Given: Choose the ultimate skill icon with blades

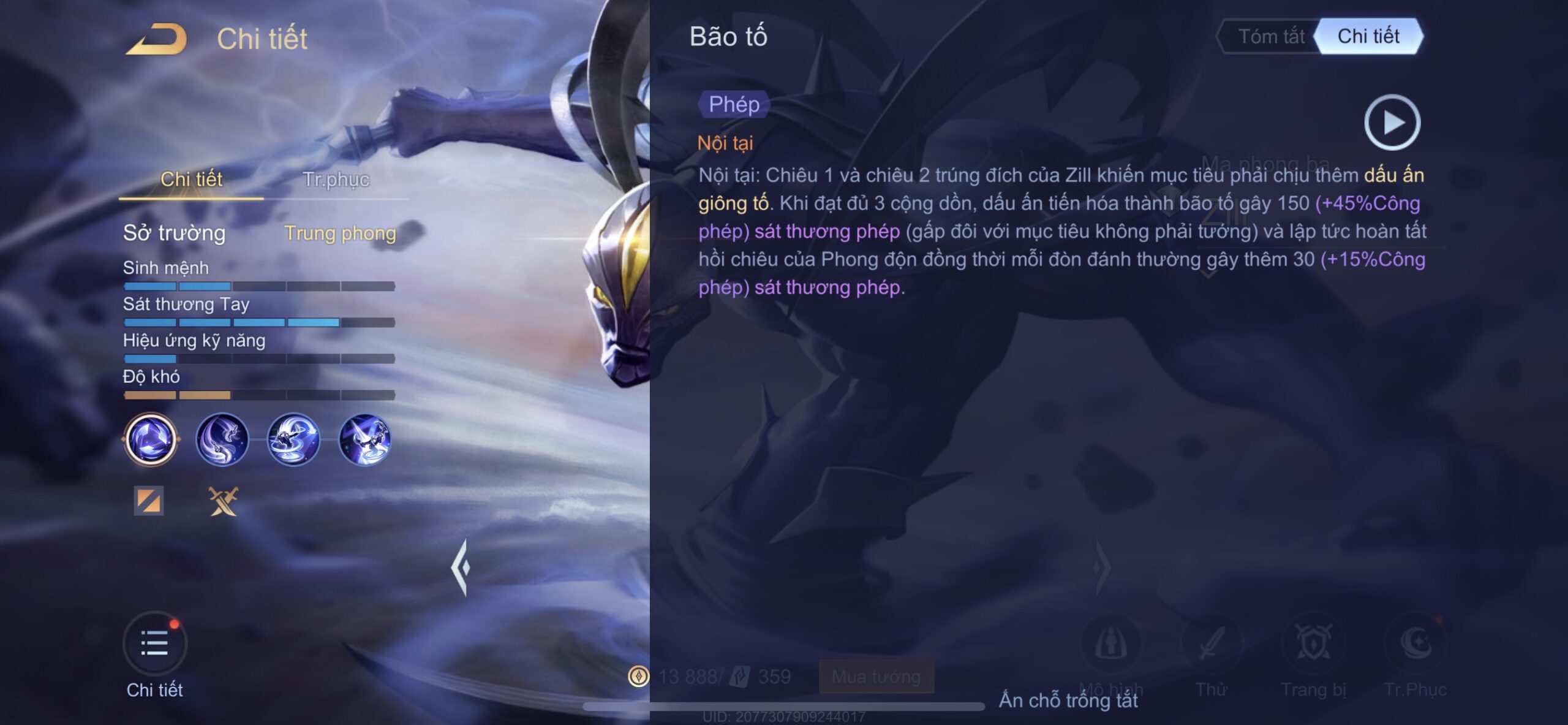Looking at the screenshot, I should tap(365, 439).
